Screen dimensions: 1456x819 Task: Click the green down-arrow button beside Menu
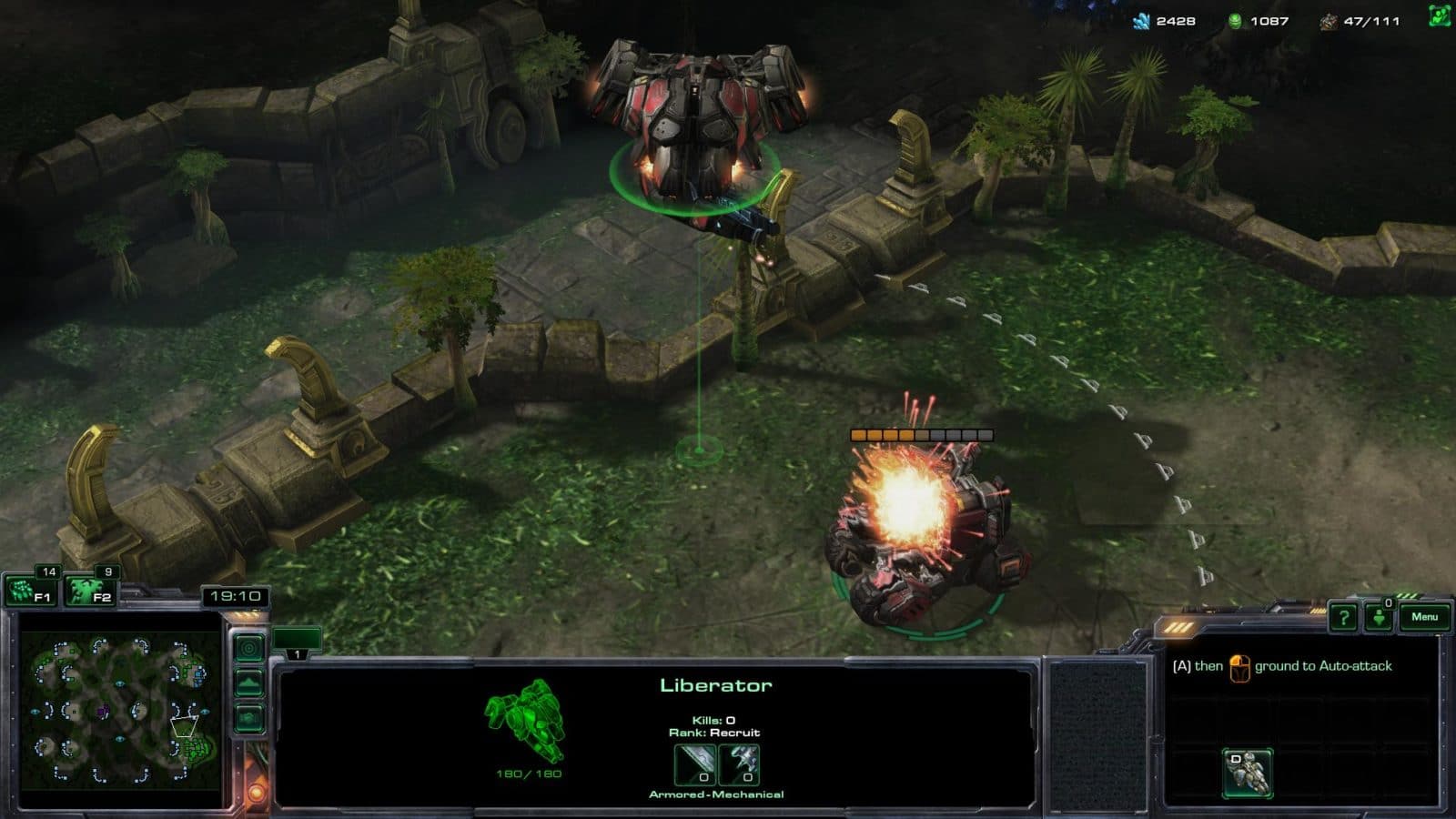(1380, 618)
